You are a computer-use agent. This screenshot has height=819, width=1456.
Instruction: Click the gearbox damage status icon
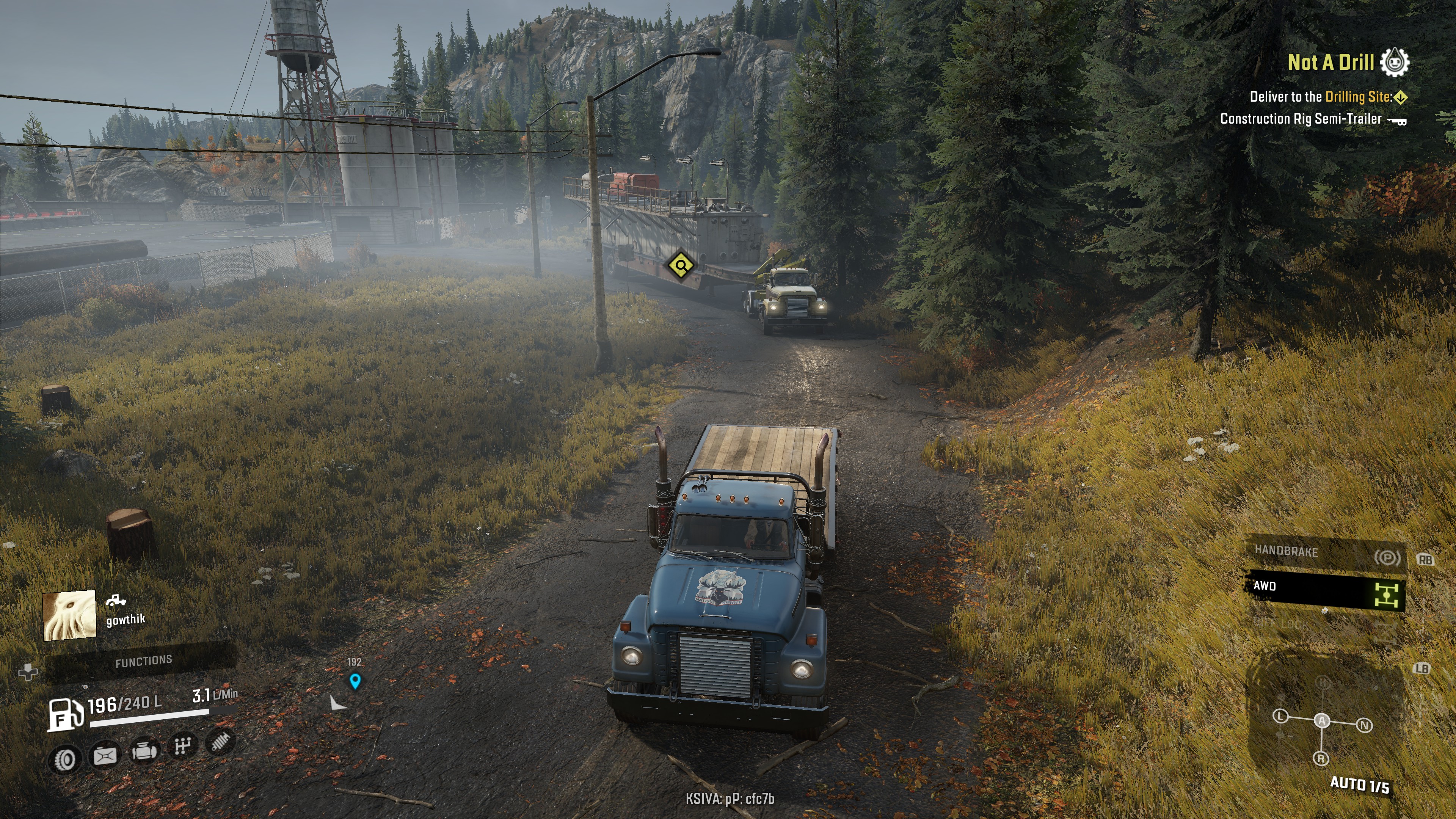(182, 747)
